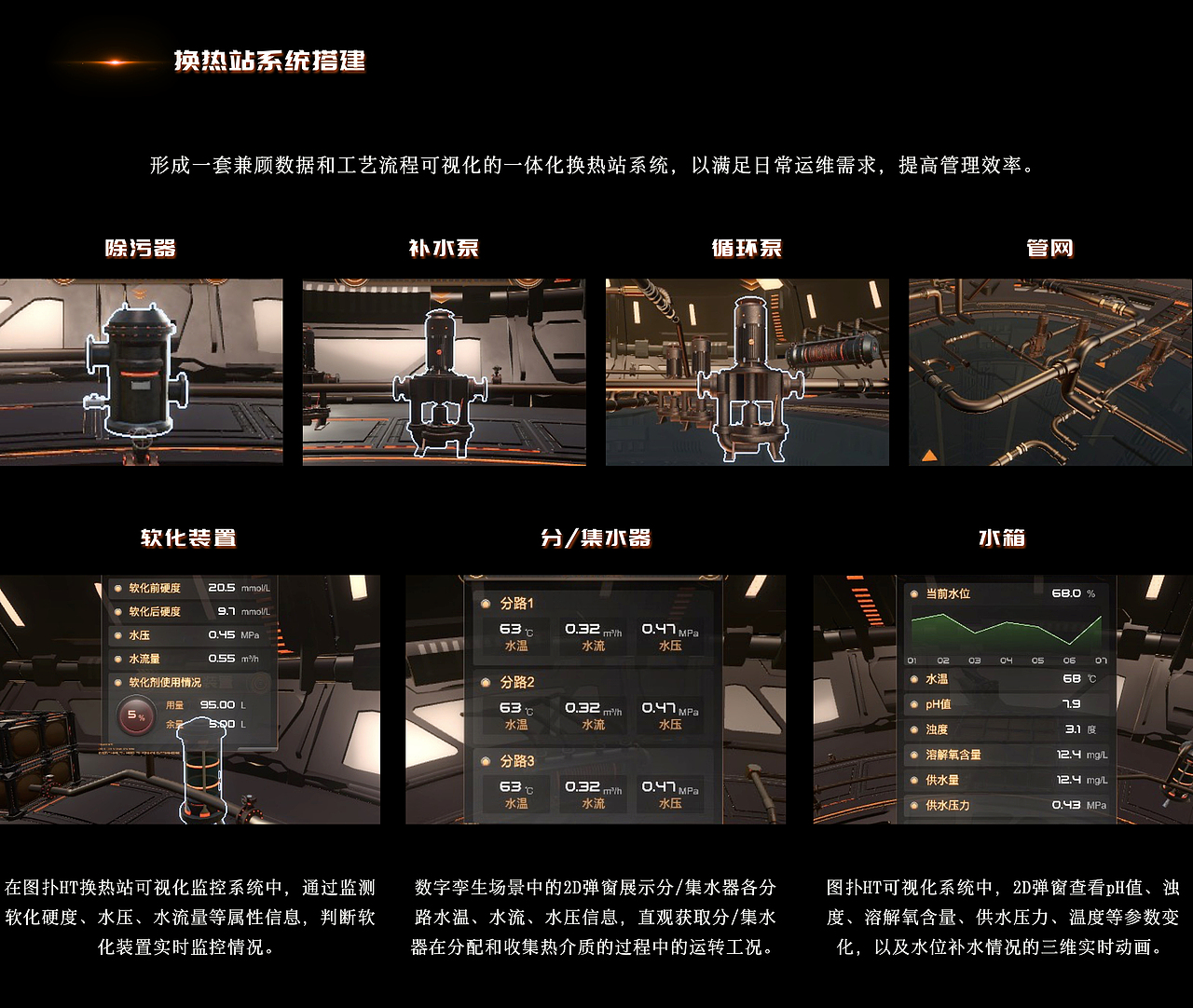Click the 管网 heading

[1048, 249]
